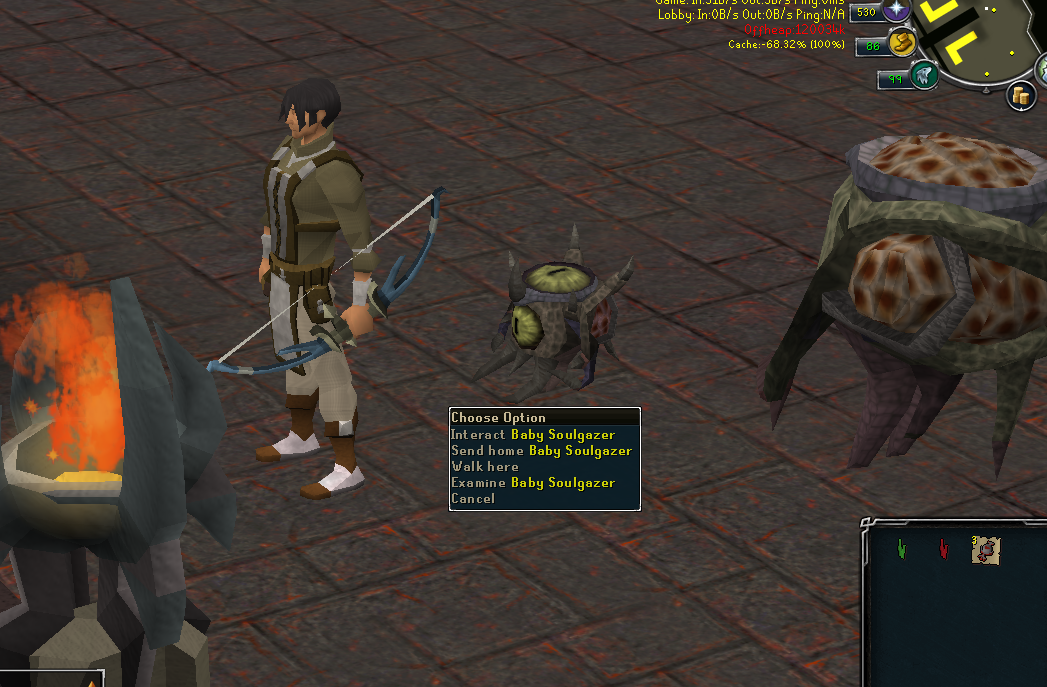The height and width of the screenshot is (687, 1047).
Task: Select the scroll stack in inventory
Action: 985,549
